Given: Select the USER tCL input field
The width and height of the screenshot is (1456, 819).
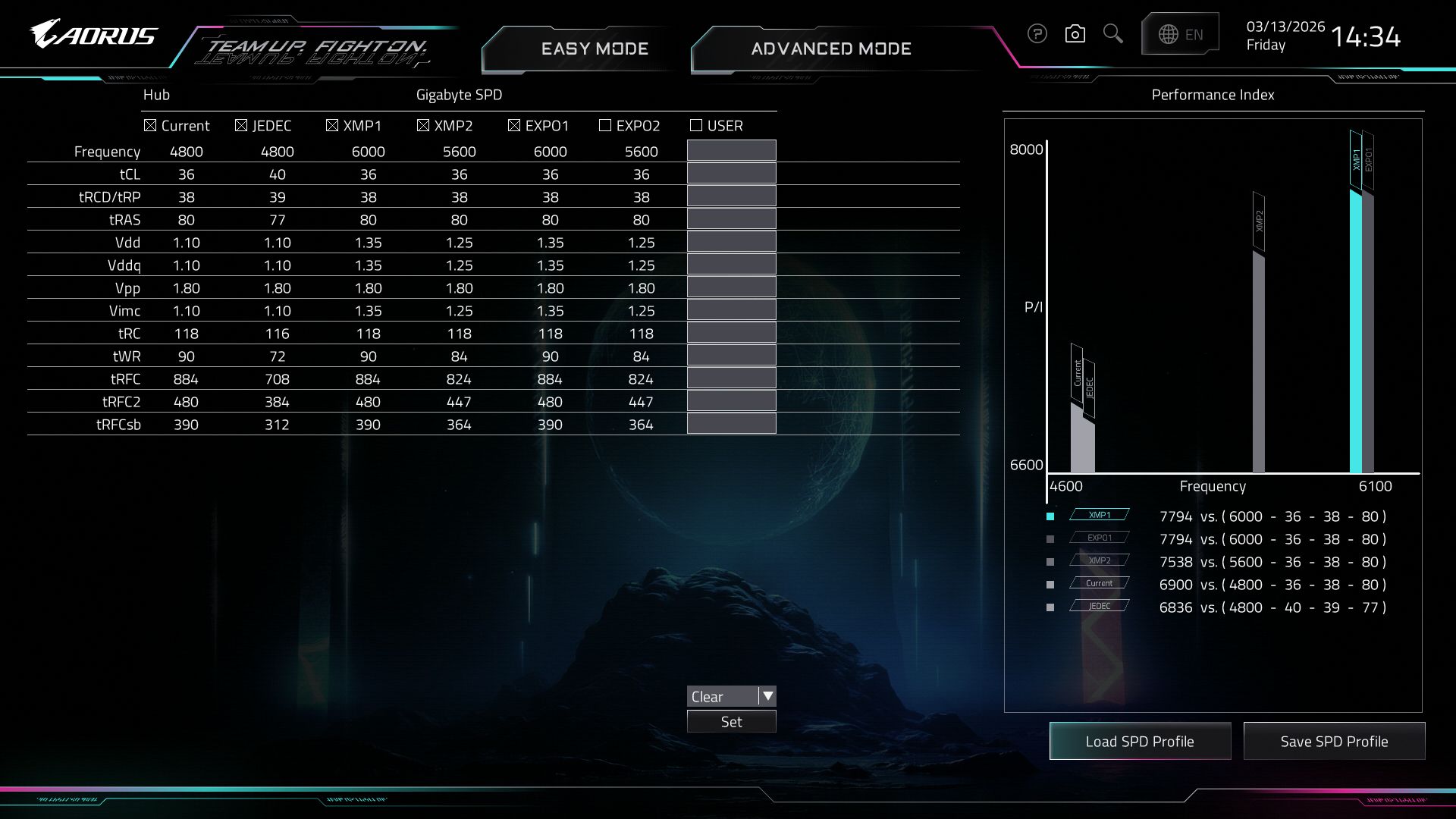Looking at the screenshot, I should pyautogui.click(x=731, y=174).
